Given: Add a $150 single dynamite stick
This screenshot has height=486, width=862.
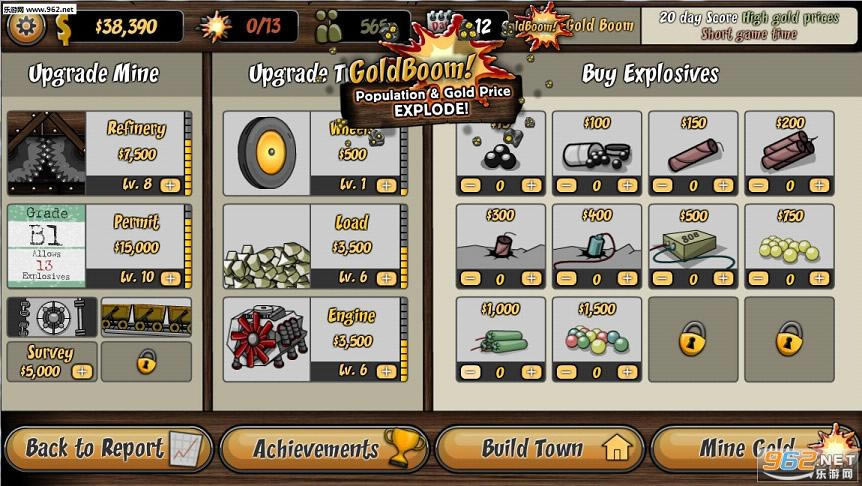Looking at the screenshot, I should pos(724,186).
